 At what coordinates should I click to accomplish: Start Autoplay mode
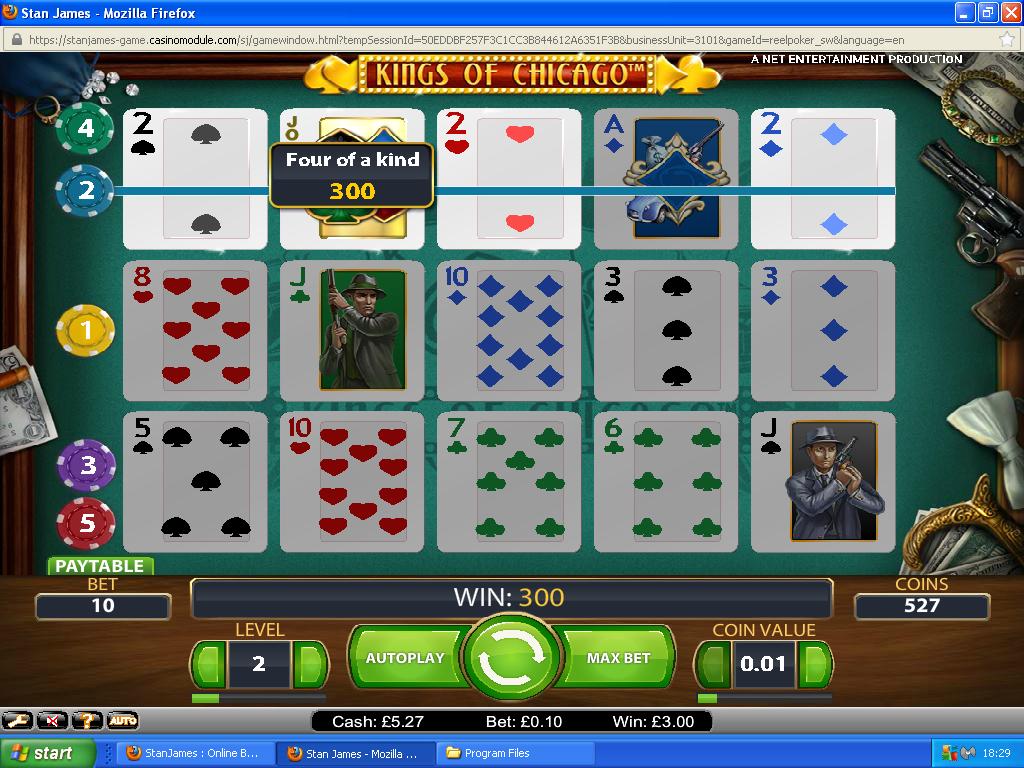pyautogui.click(x=404, y=658)
